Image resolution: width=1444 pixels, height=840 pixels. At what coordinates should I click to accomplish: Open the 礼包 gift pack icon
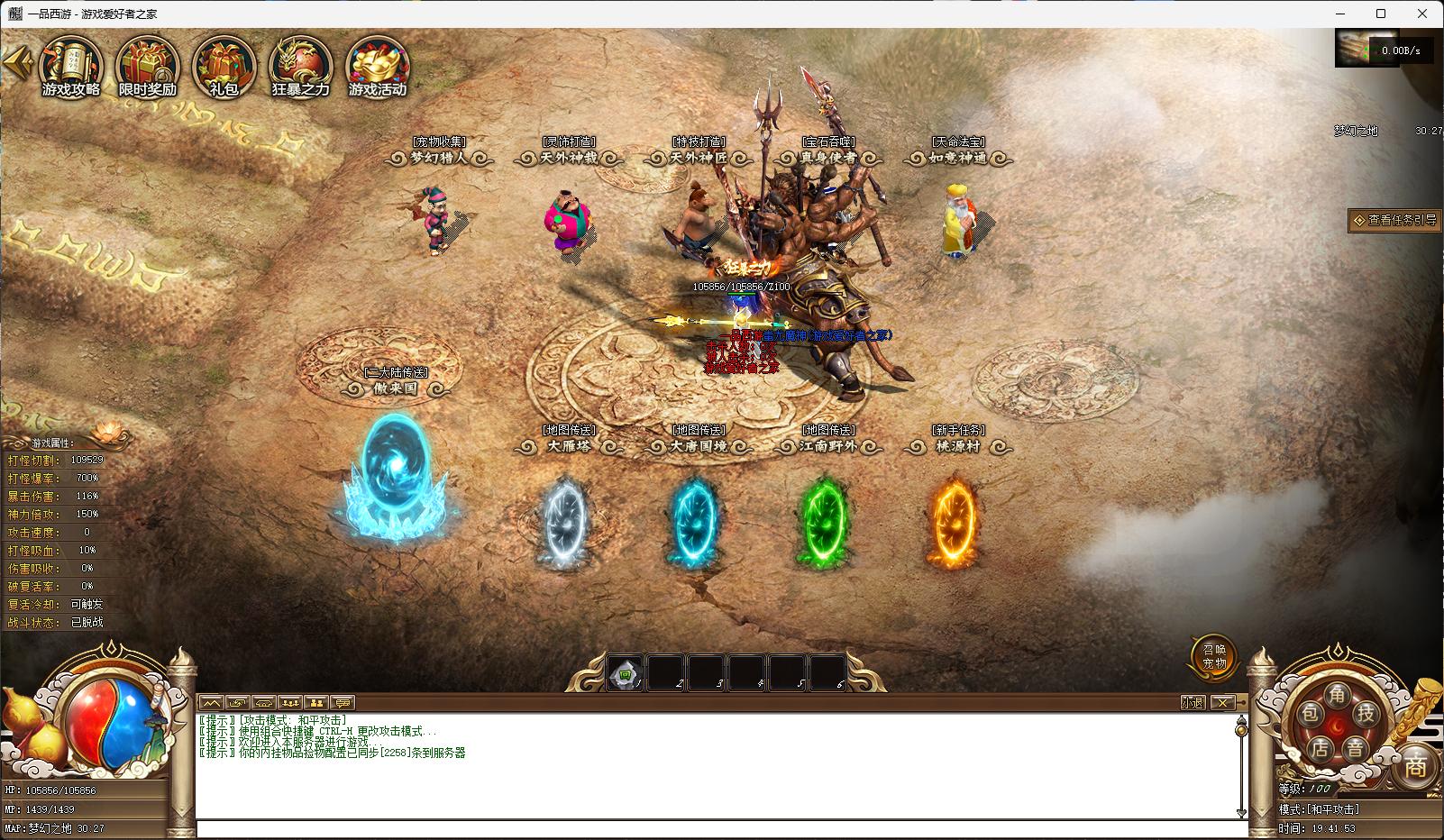(223, 67)
